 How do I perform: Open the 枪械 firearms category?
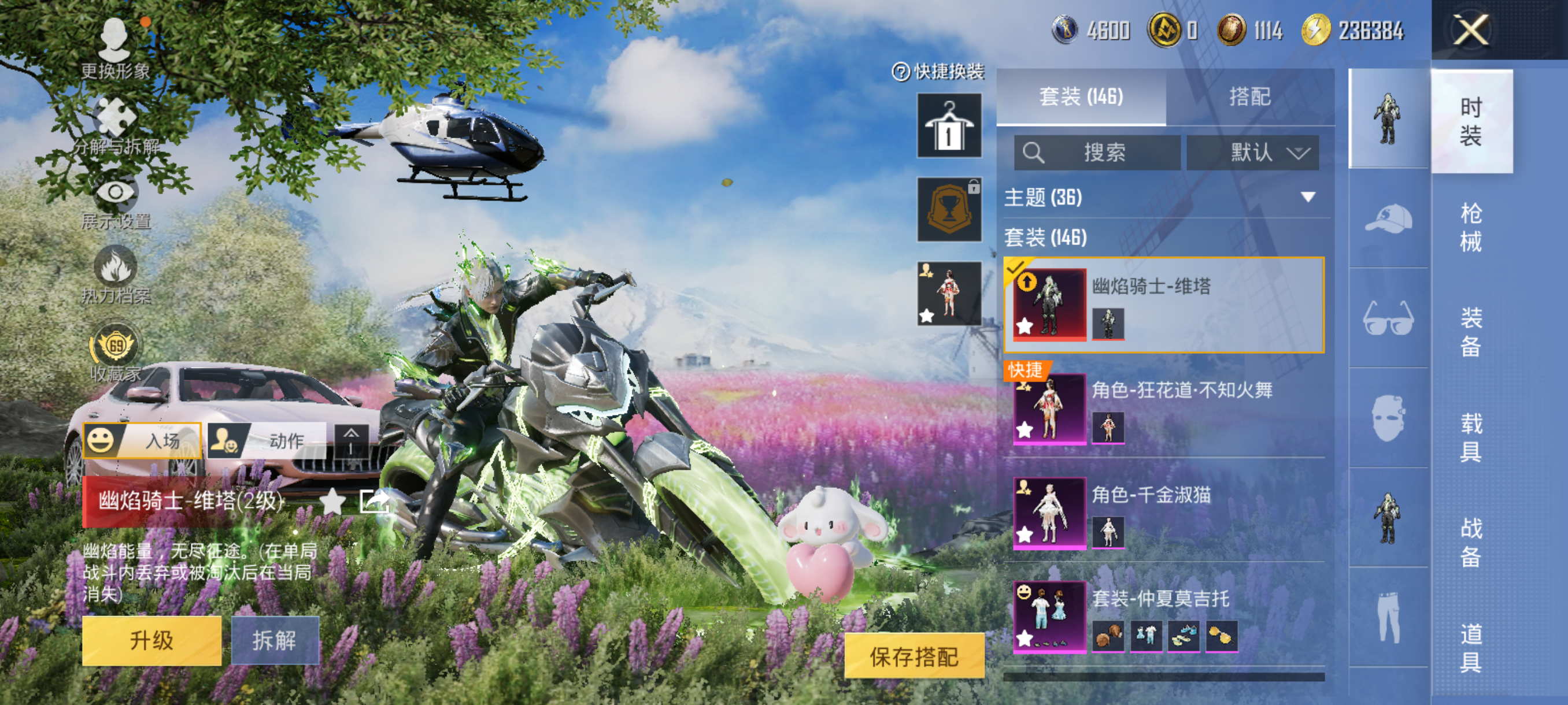click(x=1471, y=227)
